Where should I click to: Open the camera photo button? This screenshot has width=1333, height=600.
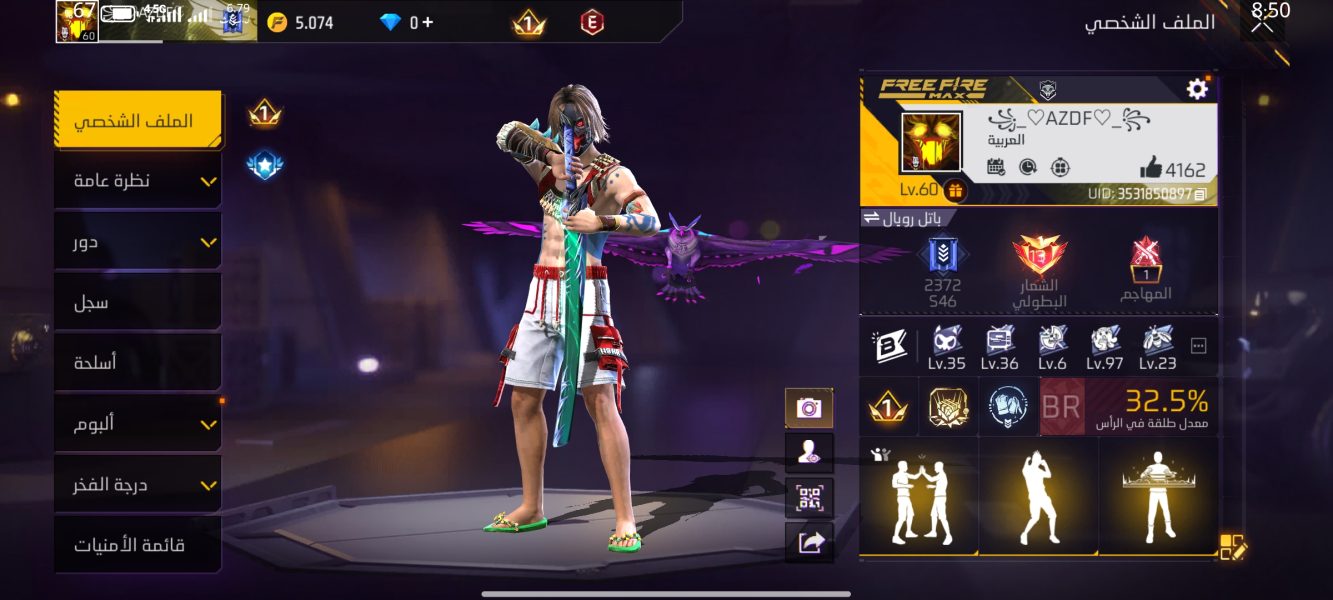tap(809, 408)
